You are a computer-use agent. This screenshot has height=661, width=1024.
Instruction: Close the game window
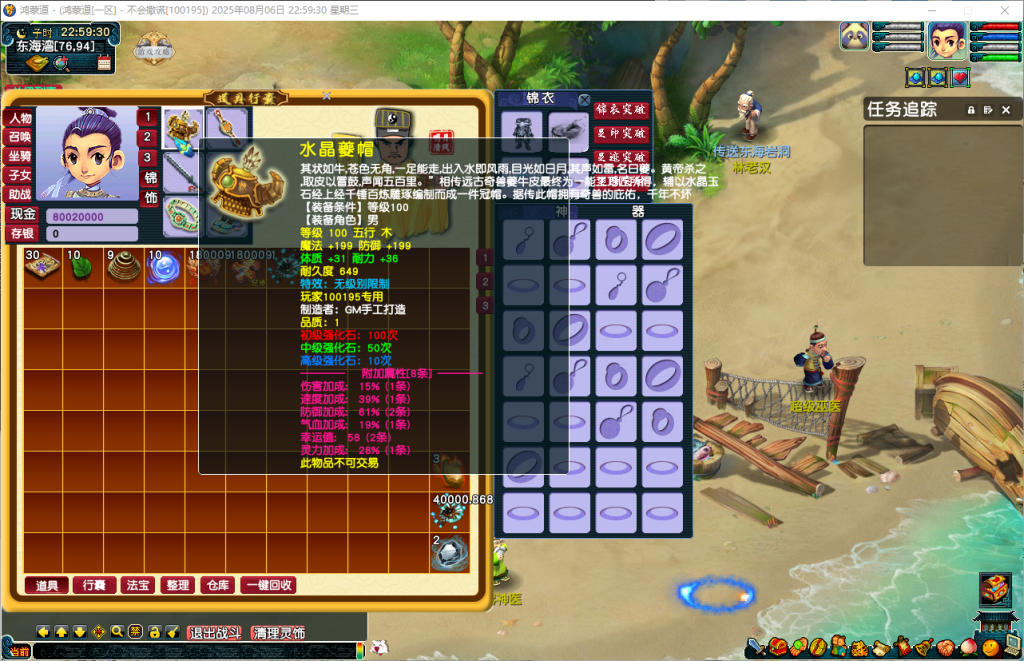pos(1002,10)
